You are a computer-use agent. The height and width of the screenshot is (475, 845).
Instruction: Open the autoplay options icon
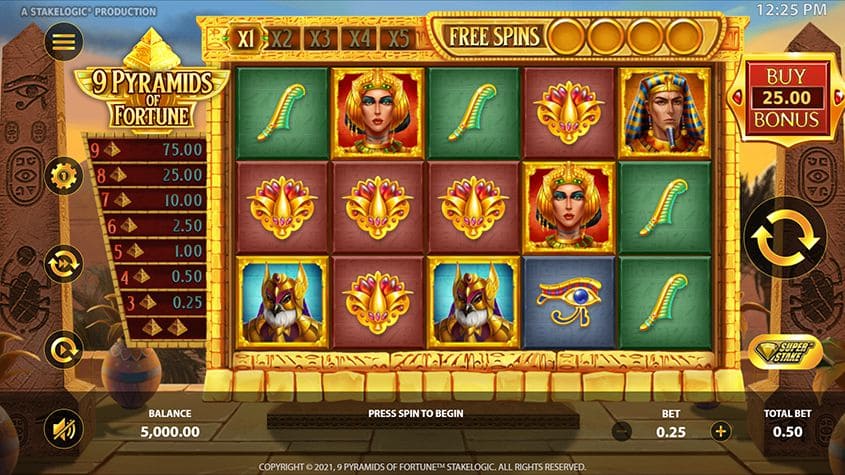coord(64,350)
